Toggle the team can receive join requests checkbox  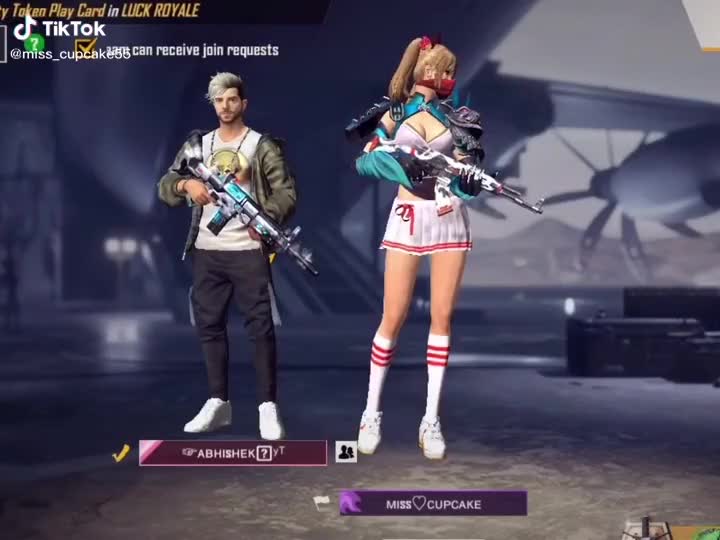[86, 48]
